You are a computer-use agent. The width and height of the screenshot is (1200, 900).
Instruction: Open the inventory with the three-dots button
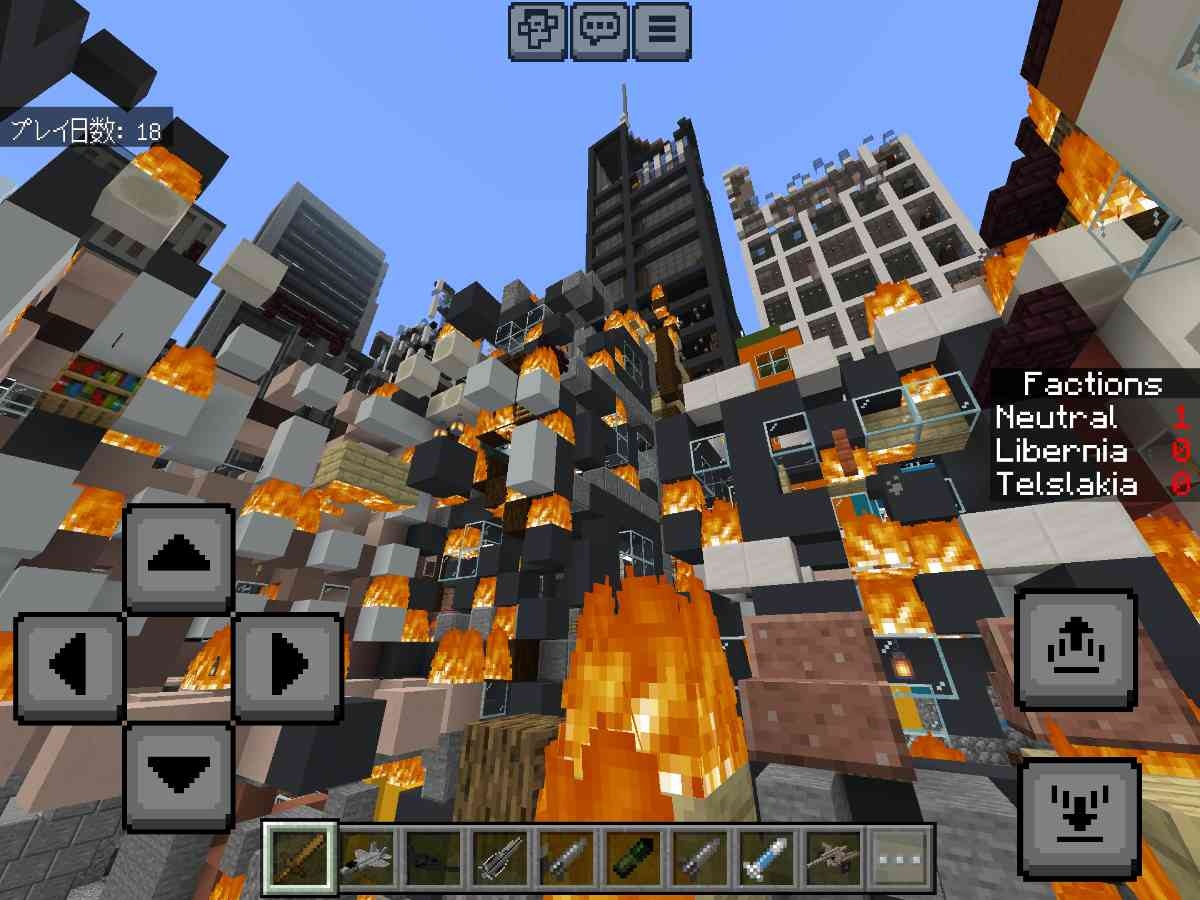(897, 859)
